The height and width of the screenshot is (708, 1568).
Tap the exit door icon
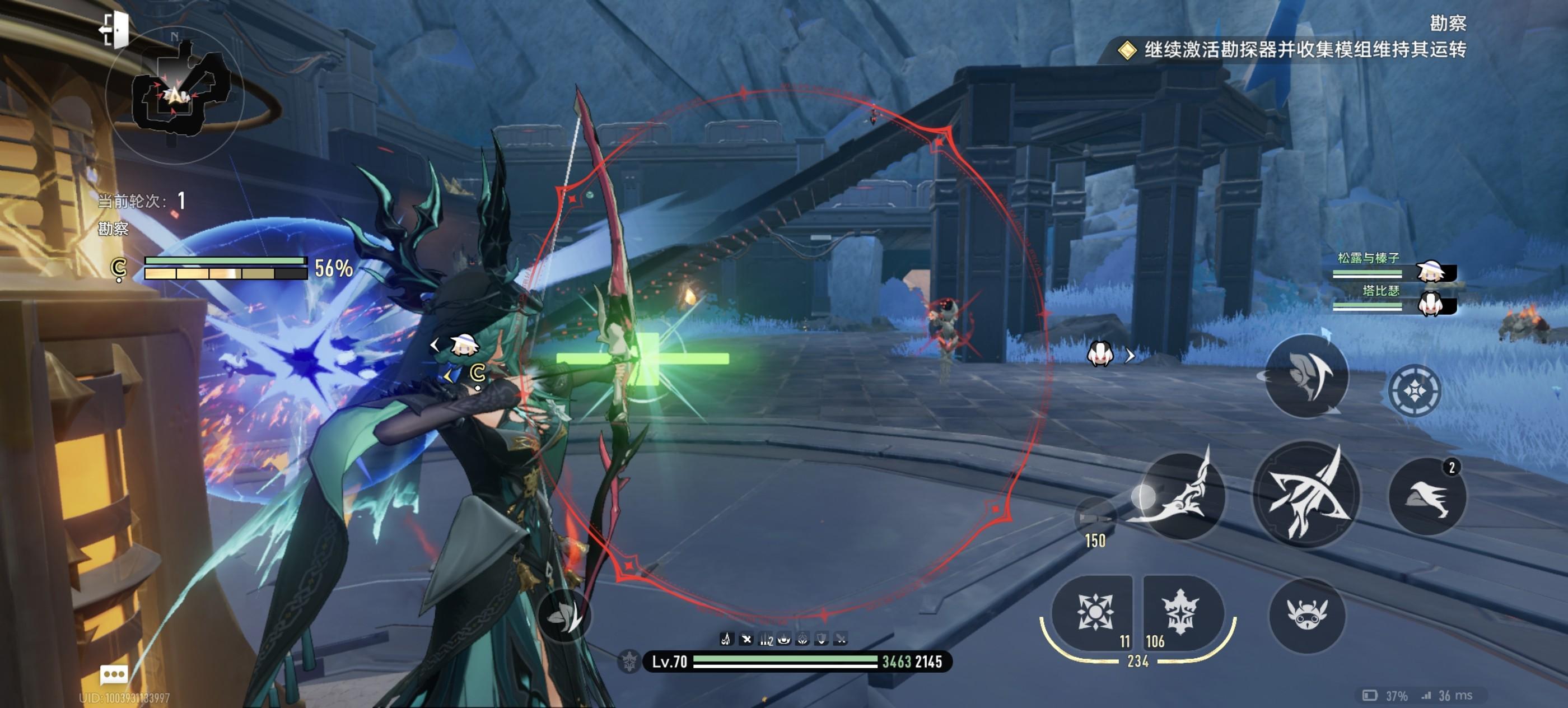(115, 29)
